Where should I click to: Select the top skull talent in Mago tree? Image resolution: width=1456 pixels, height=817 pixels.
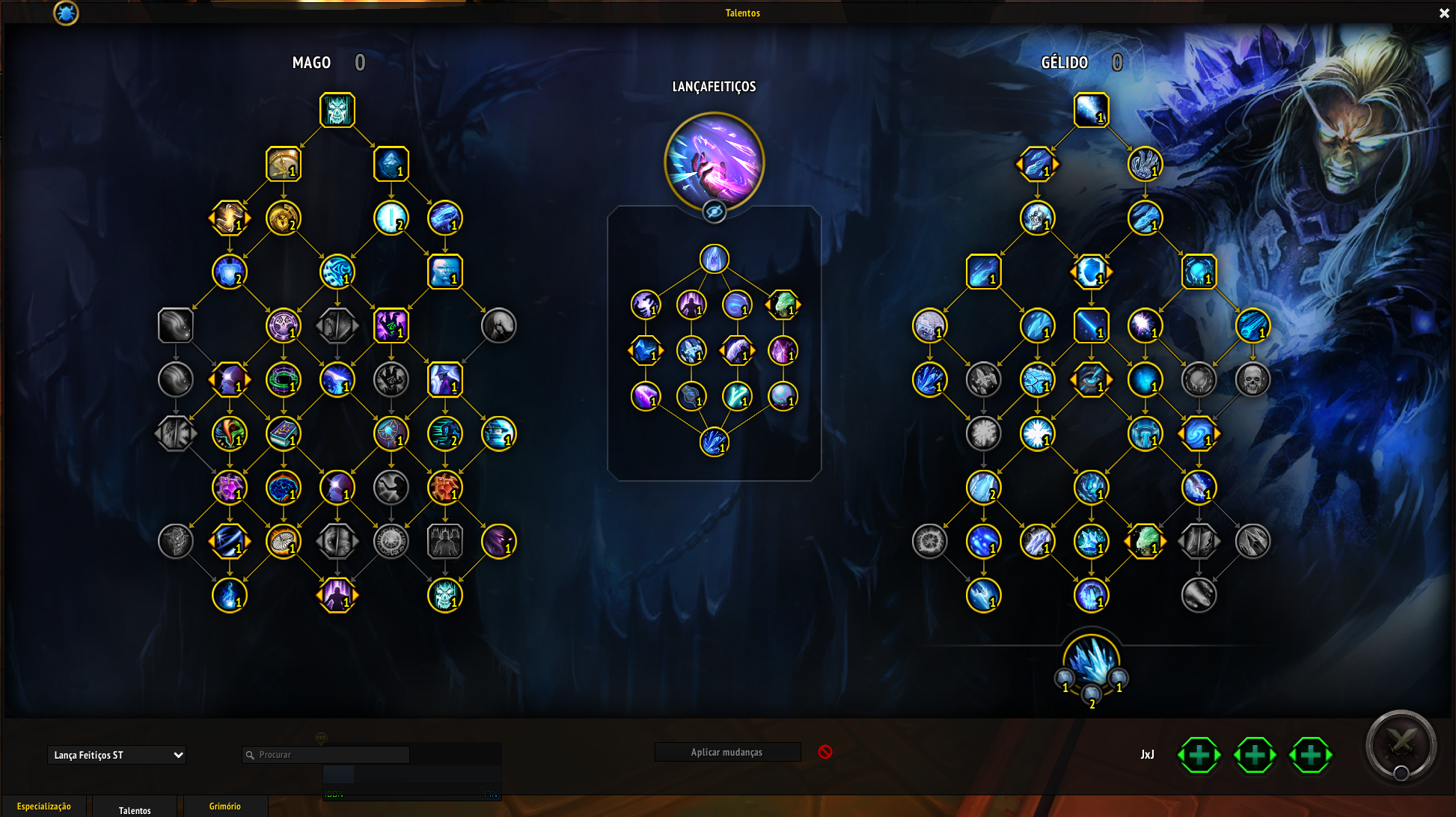[x=337, y=110]
